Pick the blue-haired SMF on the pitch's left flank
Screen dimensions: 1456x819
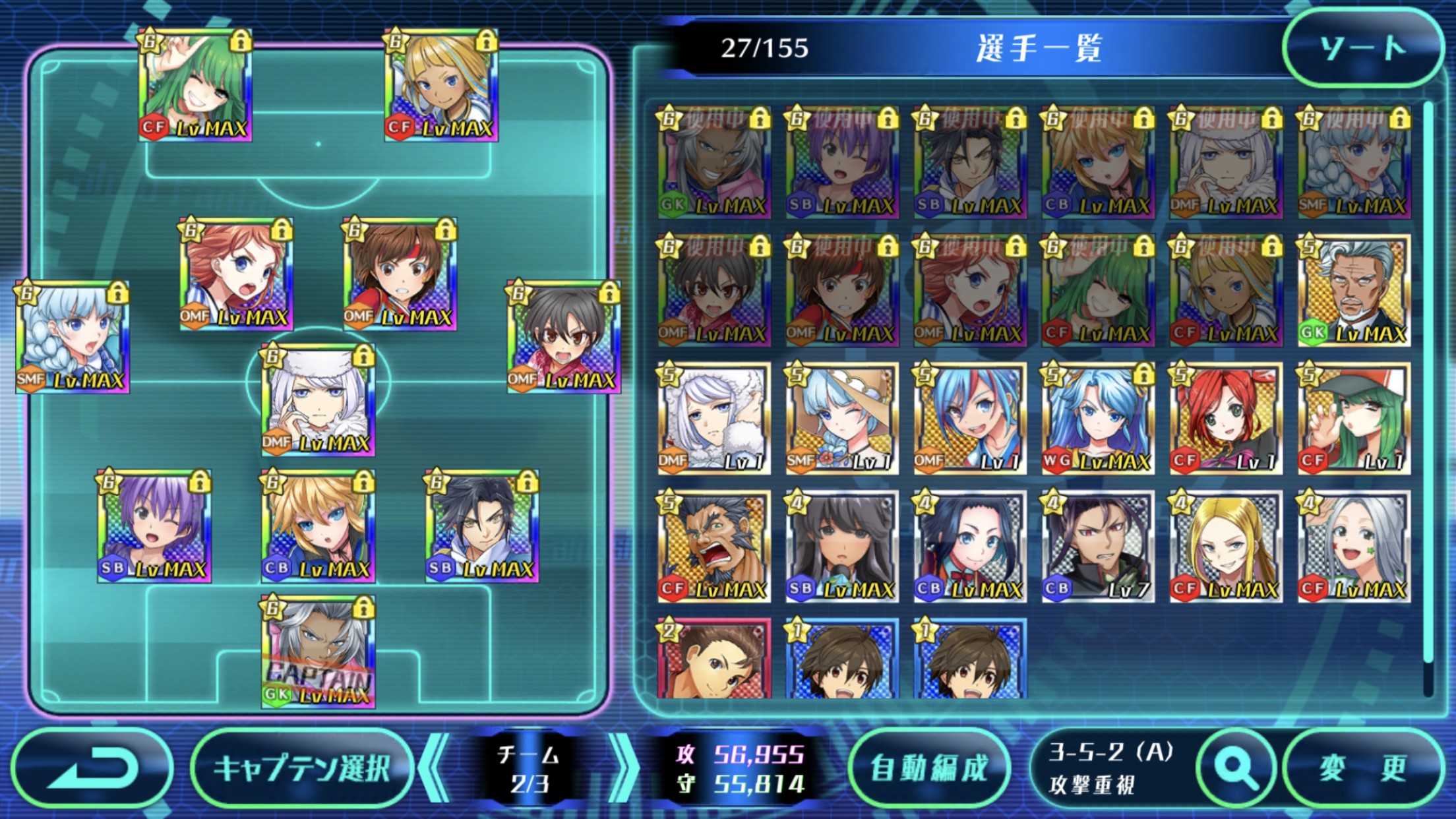pyautogui.click(x=73, y=338)
